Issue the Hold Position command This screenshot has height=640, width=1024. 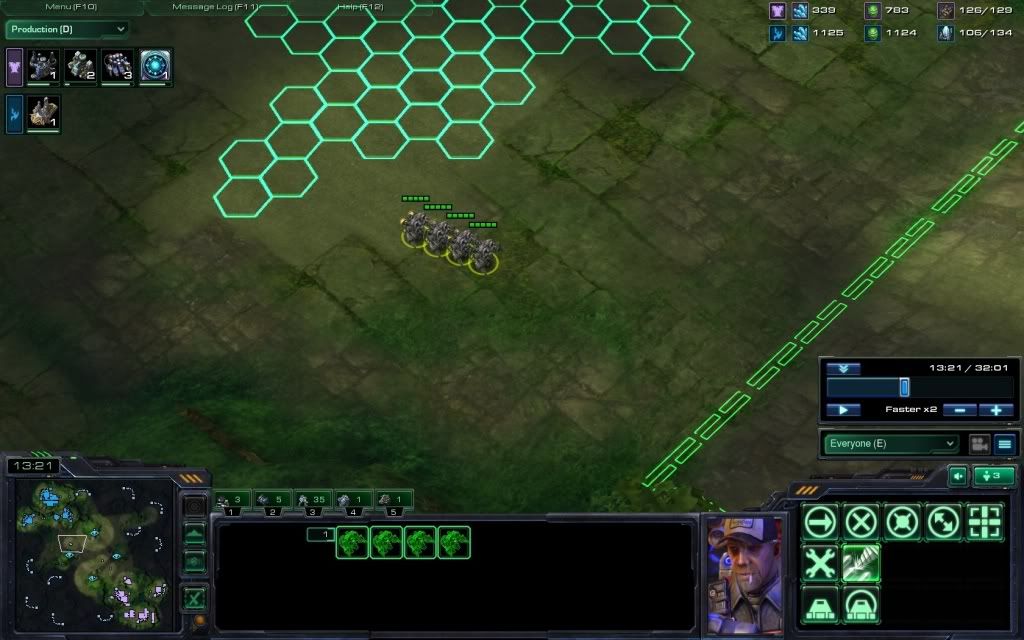[902, 521]
